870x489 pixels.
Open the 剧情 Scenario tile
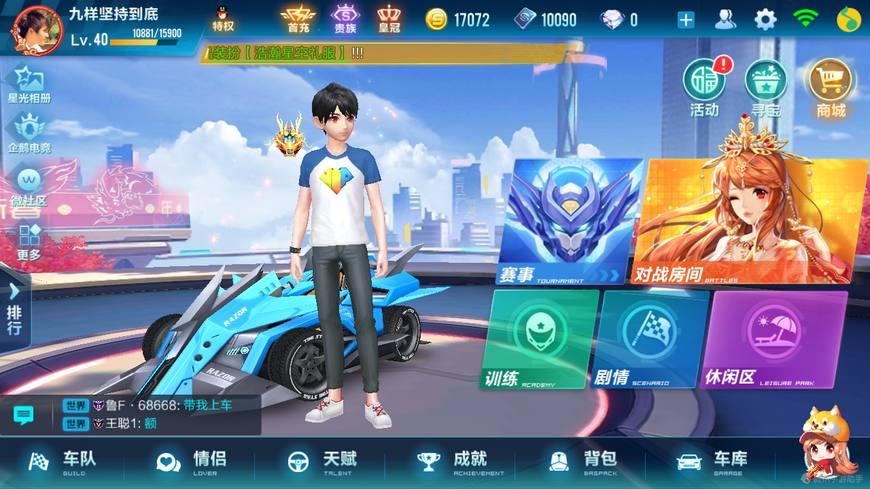pos(650,338)
